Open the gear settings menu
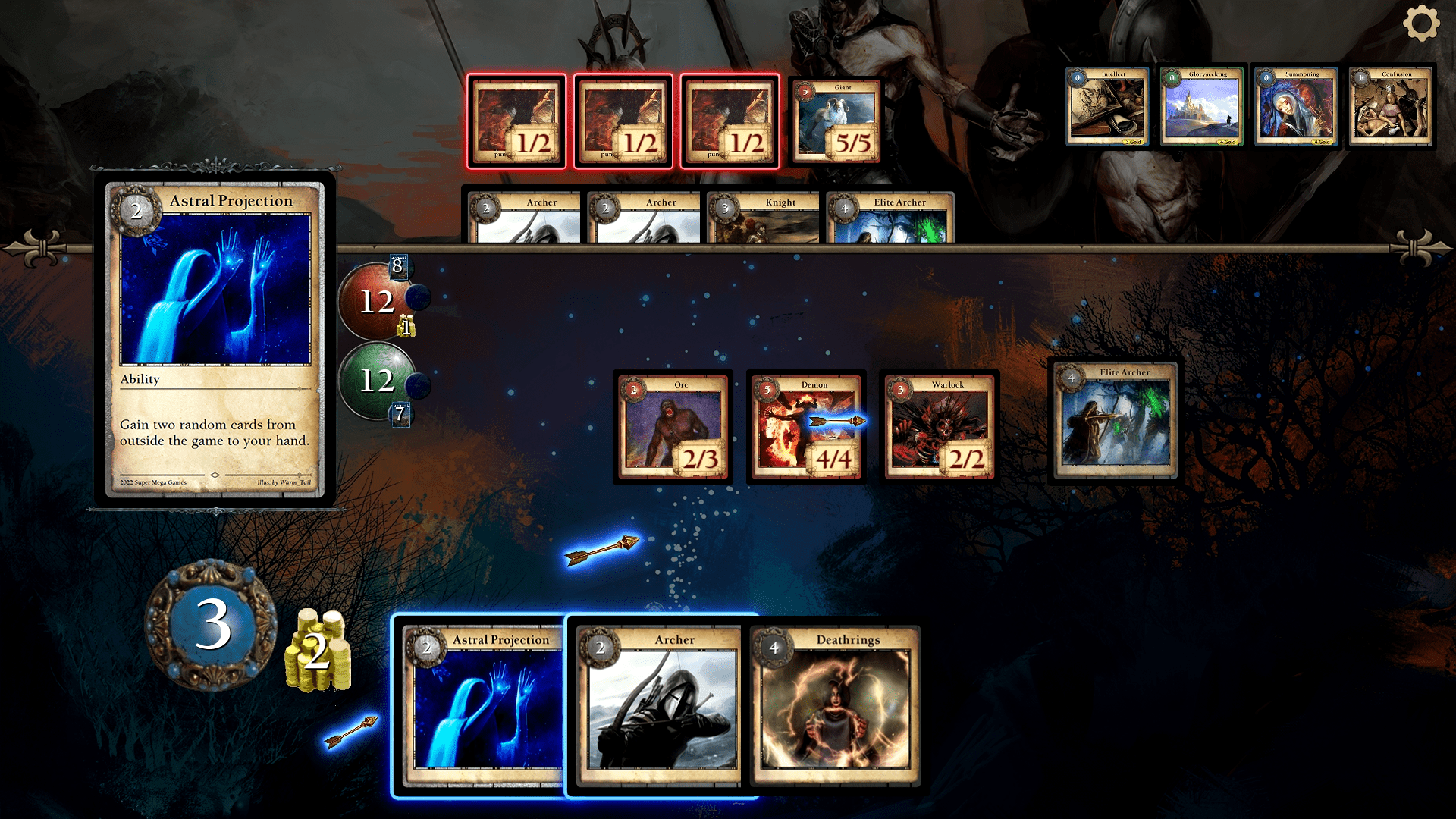The width and height of the screenshot is (1456, 819). click(1420, 24)
